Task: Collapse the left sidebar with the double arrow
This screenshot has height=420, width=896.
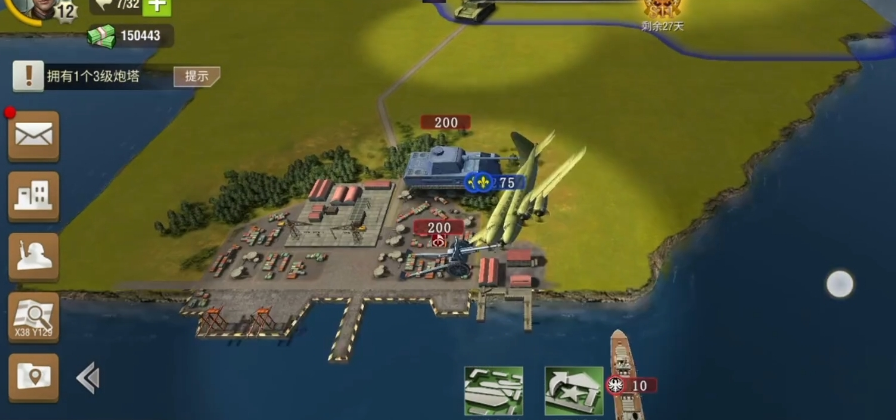Action: (88, 377)
